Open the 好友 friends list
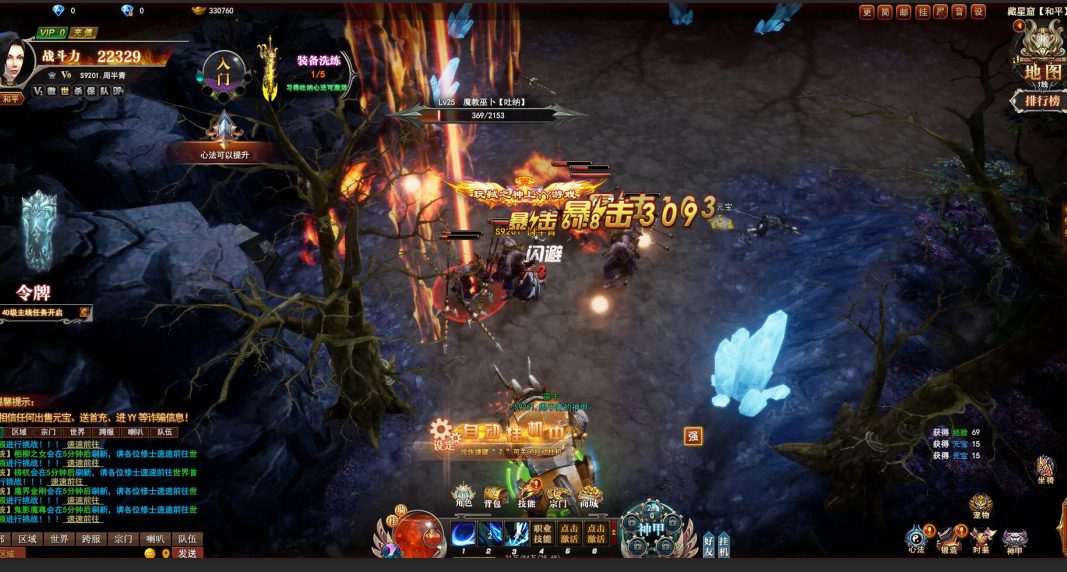This screenshot has height=572, width=1067. (709, 545)
